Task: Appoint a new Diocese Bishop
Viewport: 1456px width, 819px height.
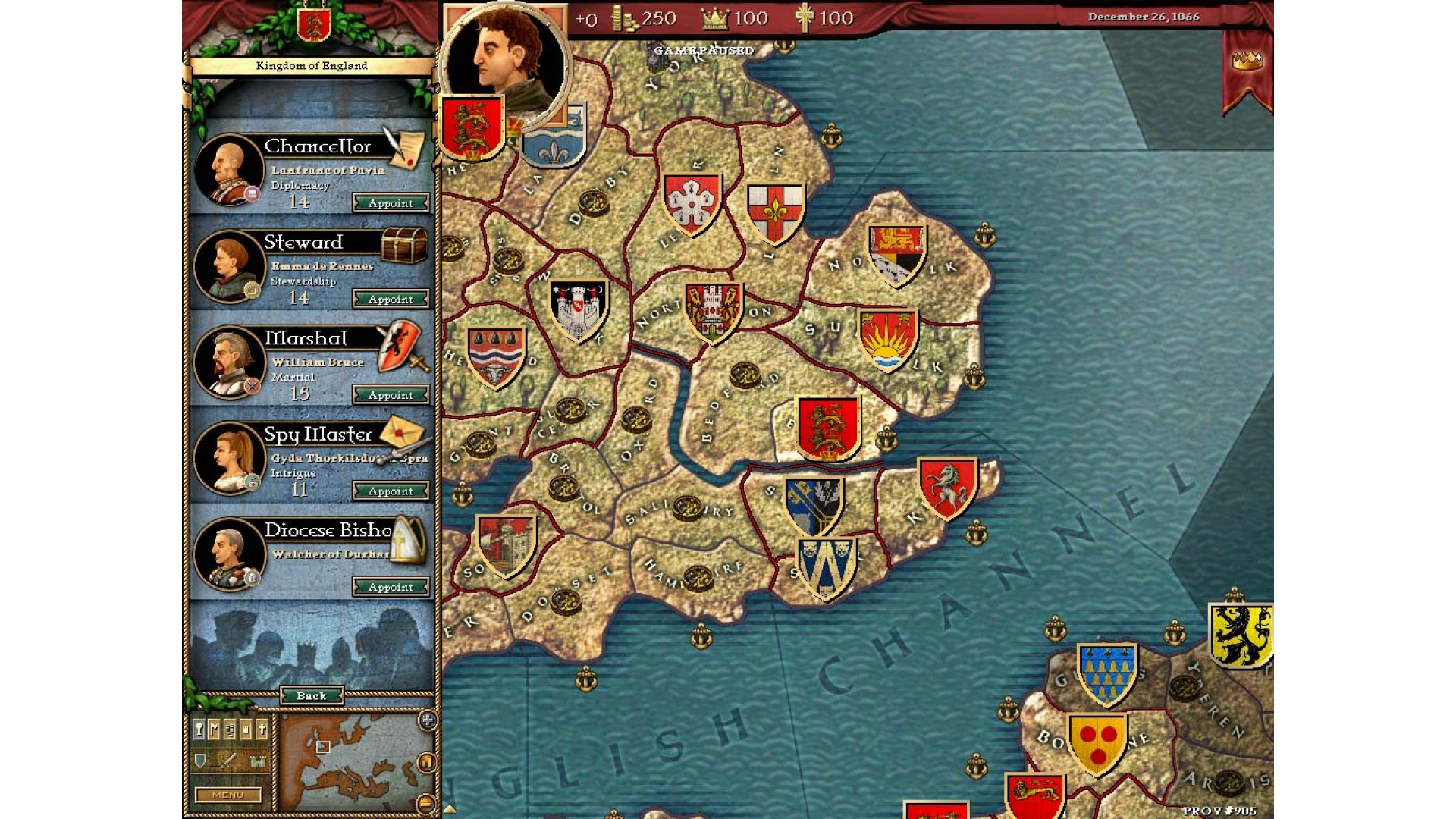Action: pyautogui.click(x=391, y=587)
